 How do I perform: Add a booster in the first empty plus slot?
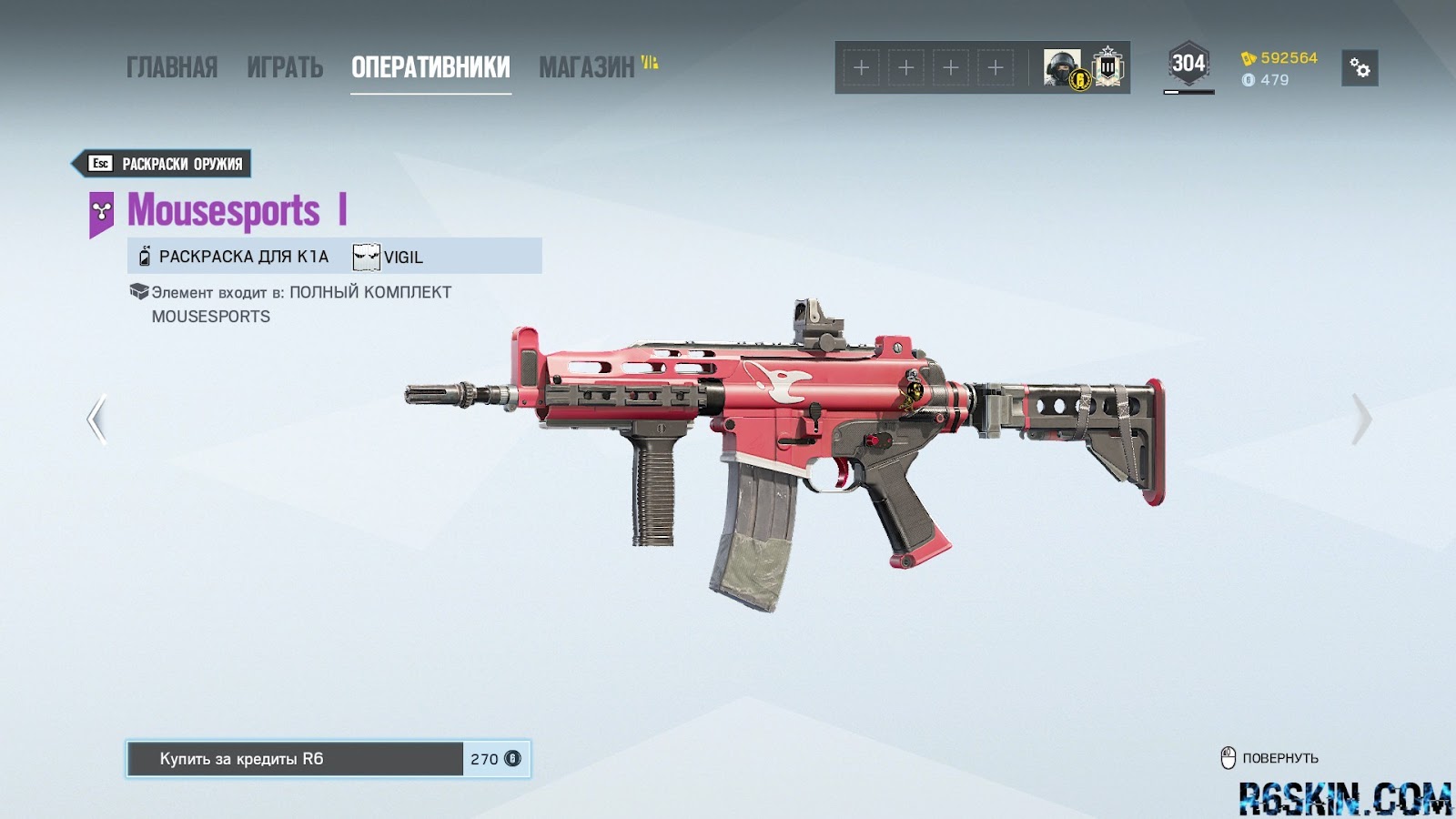860,66
